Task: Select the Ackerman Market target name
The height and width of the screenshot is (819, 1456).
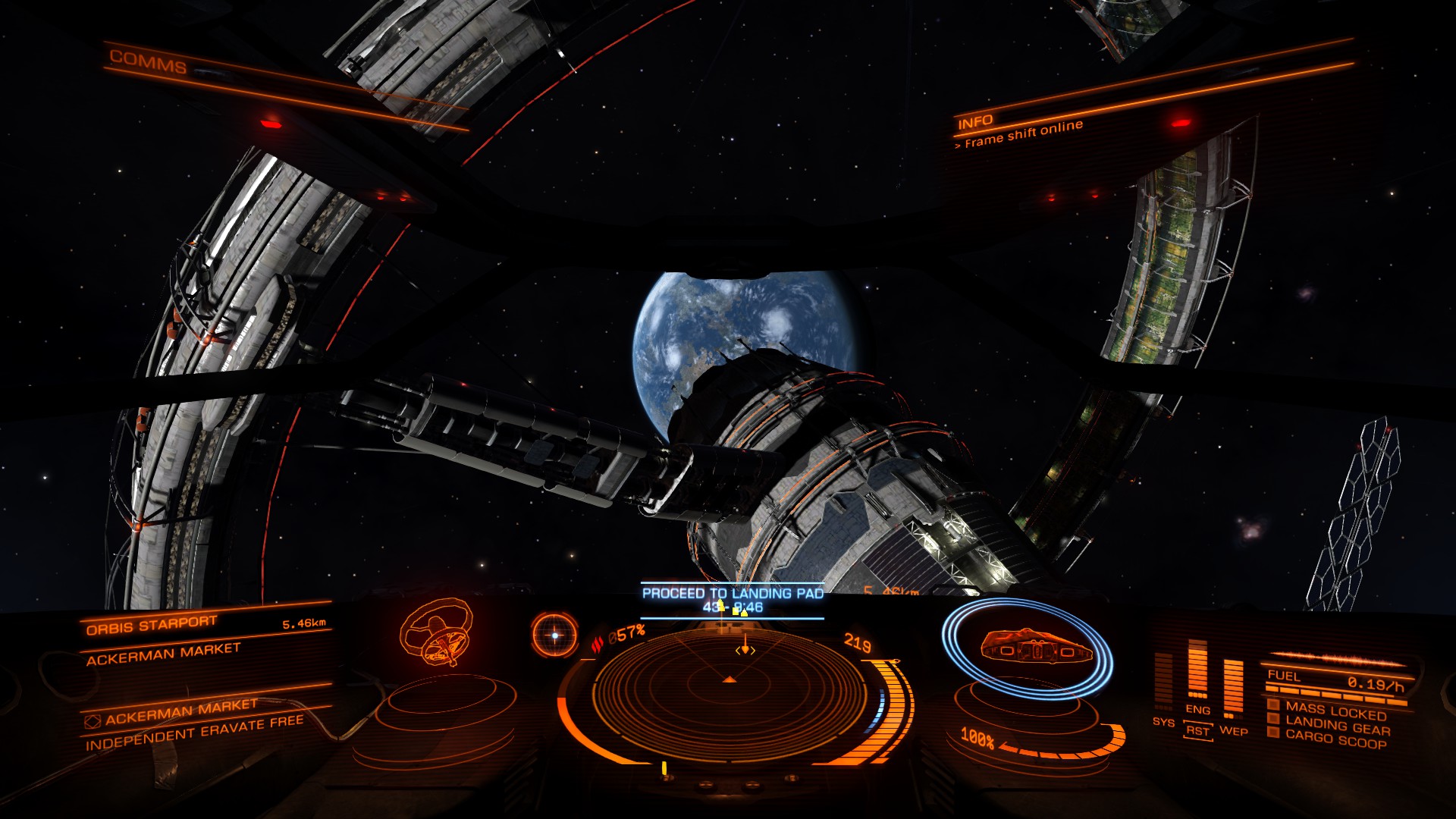Action: [x=163, y=654]
